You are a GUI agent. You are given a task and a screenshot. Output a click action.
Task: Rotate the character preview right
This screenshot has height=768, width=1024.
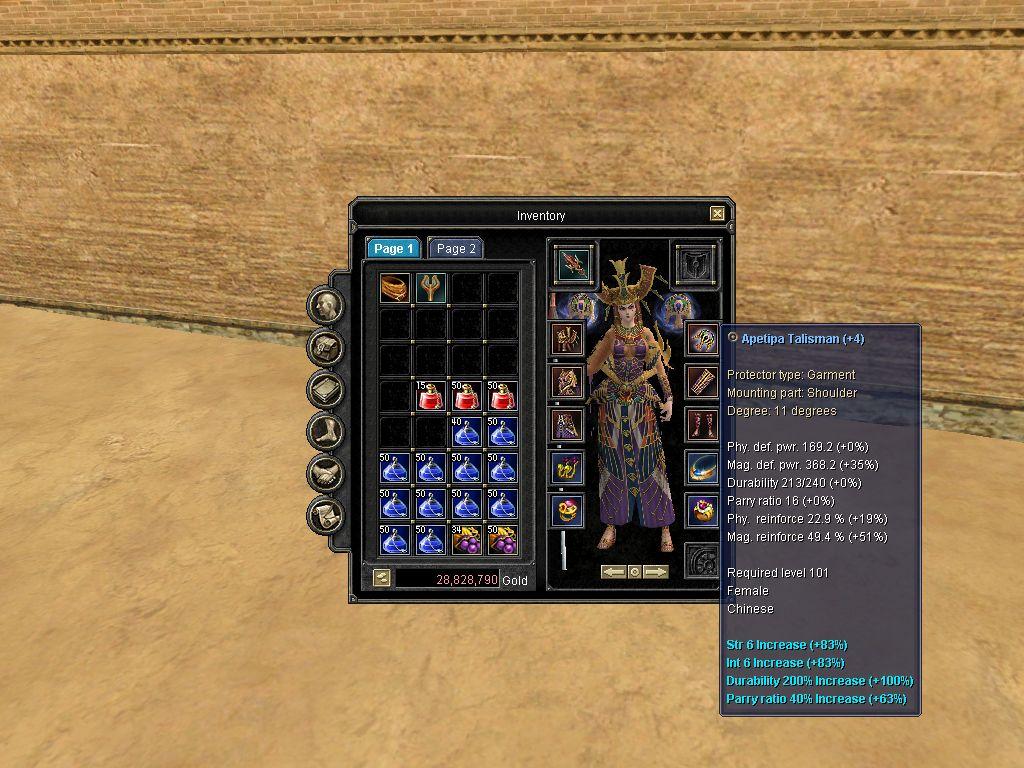(x=656, y=572)
